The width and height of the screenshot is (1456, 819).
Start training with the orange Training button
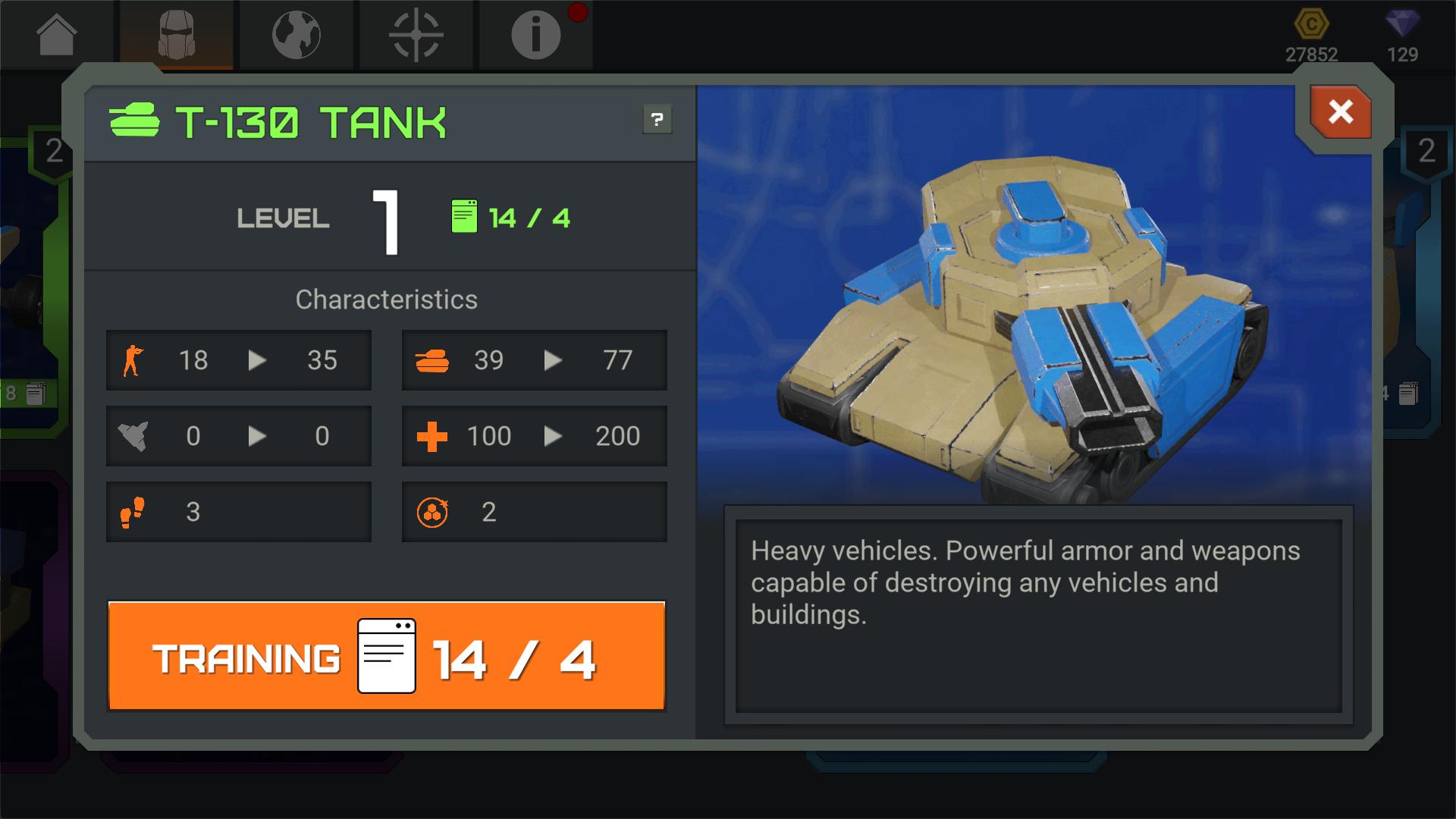coord(387,657)
